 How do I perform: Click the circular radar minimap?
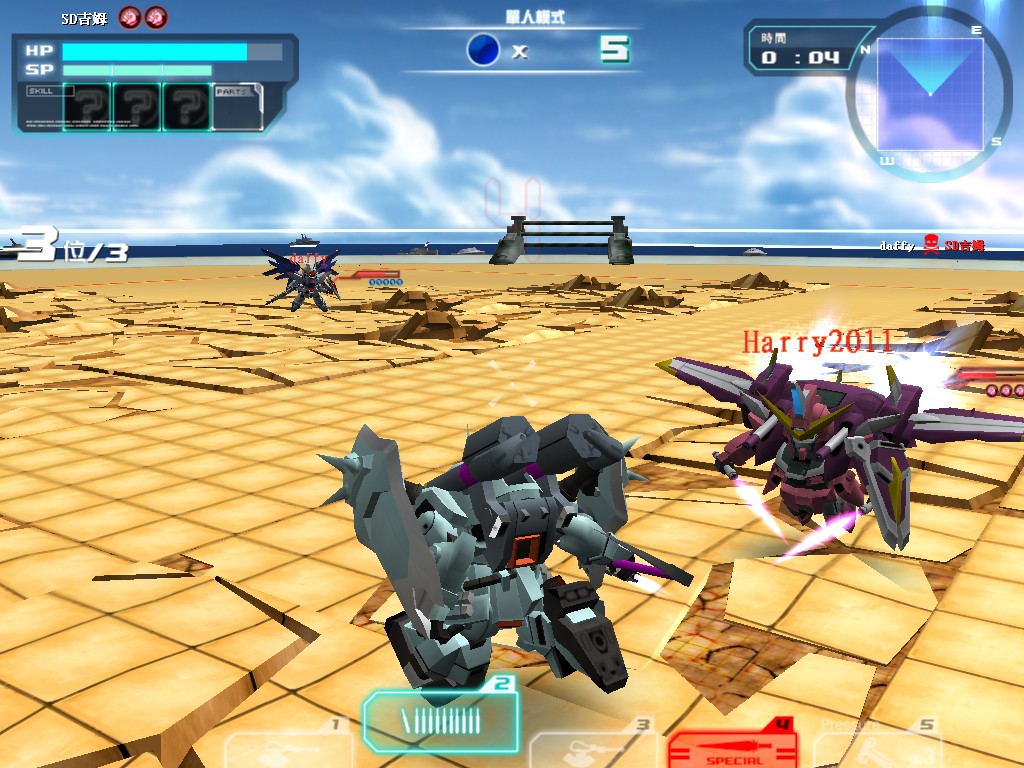pos(930,96)
